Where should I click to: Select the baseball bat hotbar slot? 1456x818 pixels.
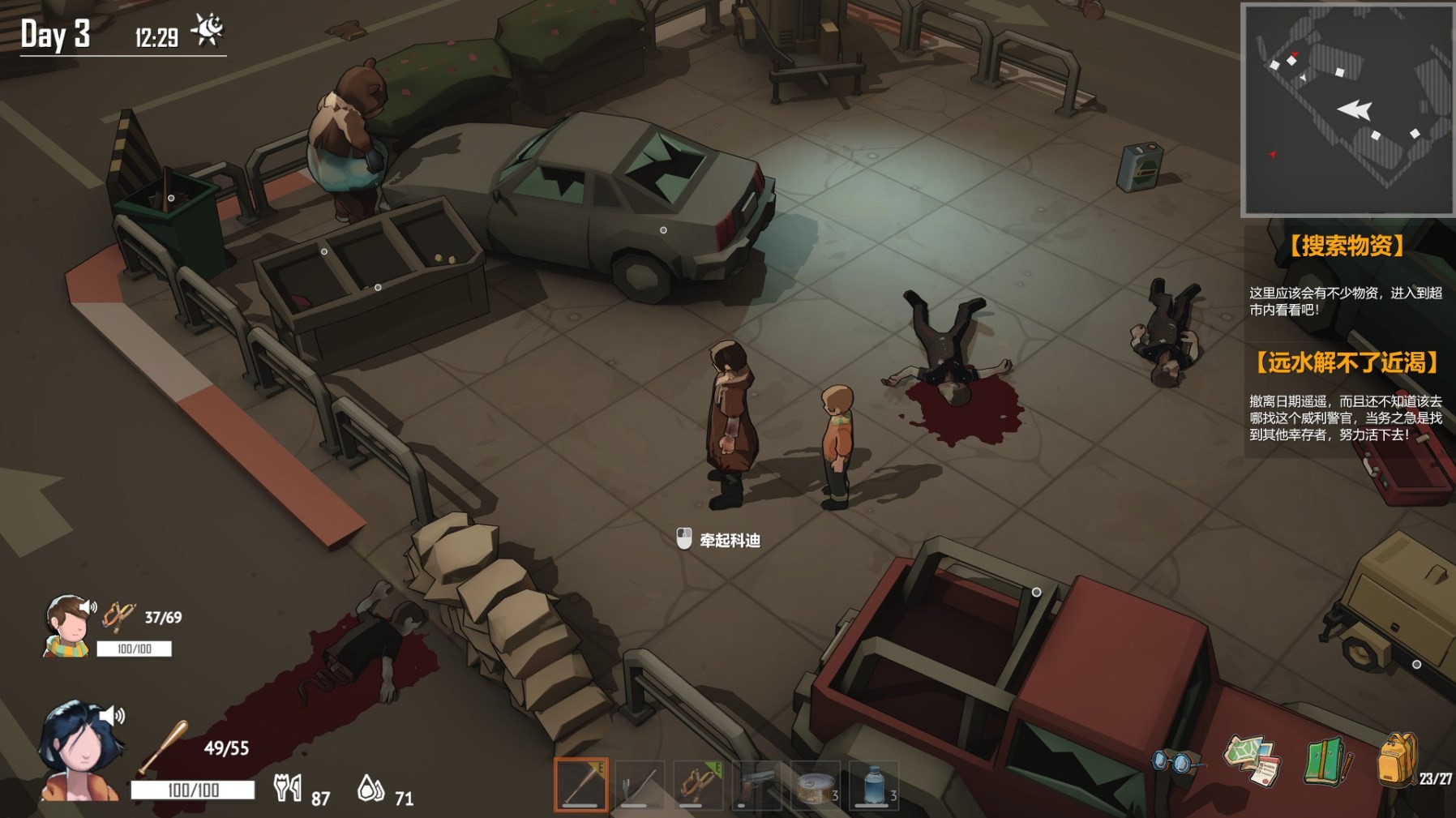click(580, 785)
